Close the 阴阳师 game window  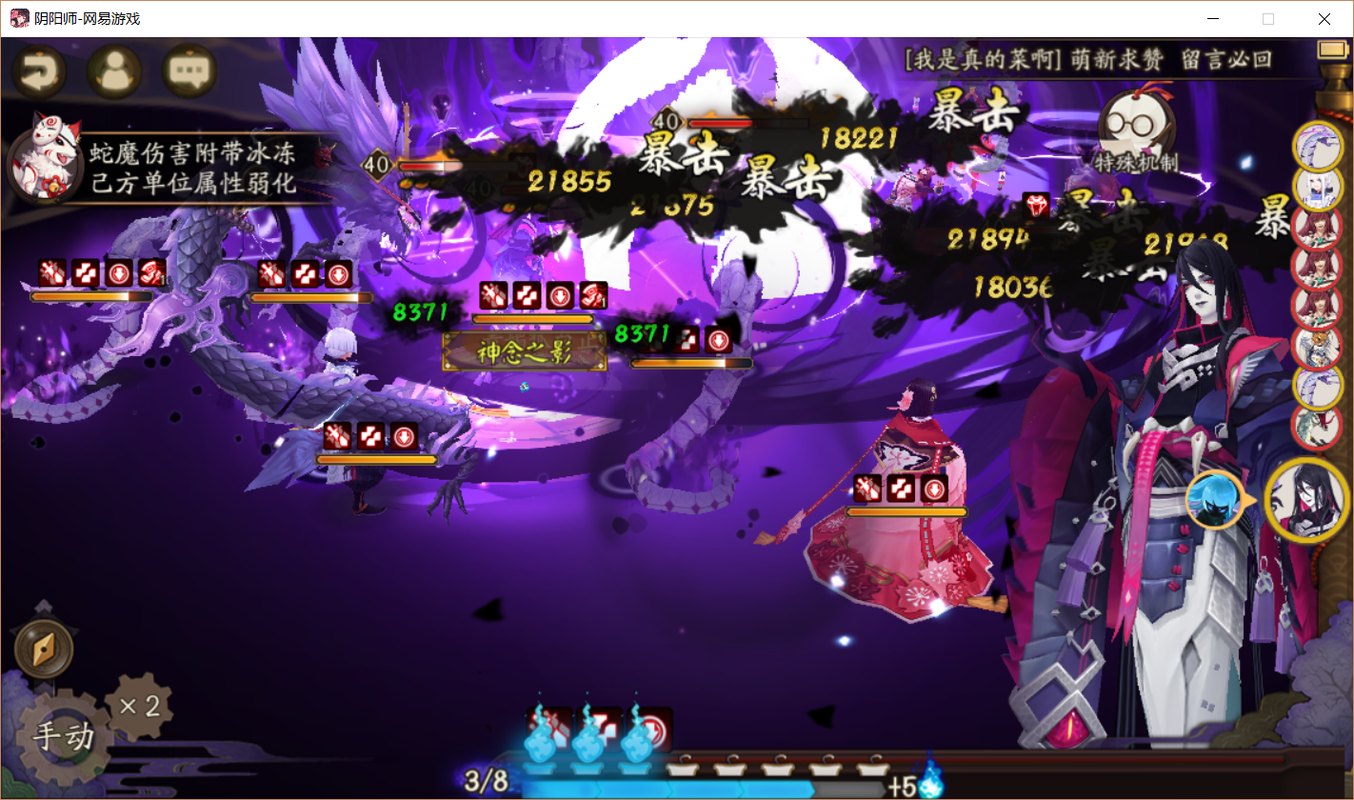pos(1324,19)
